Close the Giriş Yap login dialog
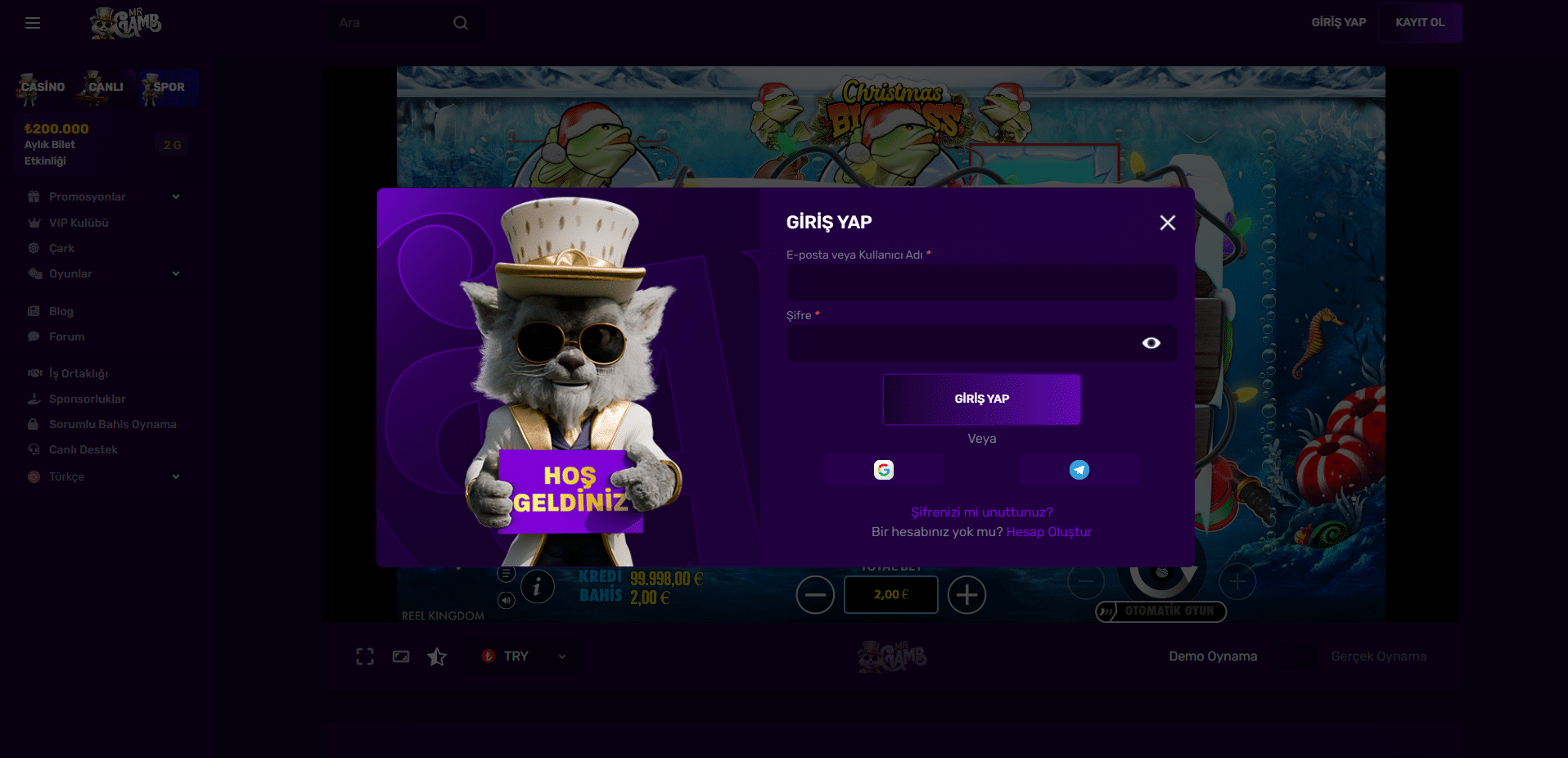The width and height of the screenshot is (1568, 758). click(1167, 223)
